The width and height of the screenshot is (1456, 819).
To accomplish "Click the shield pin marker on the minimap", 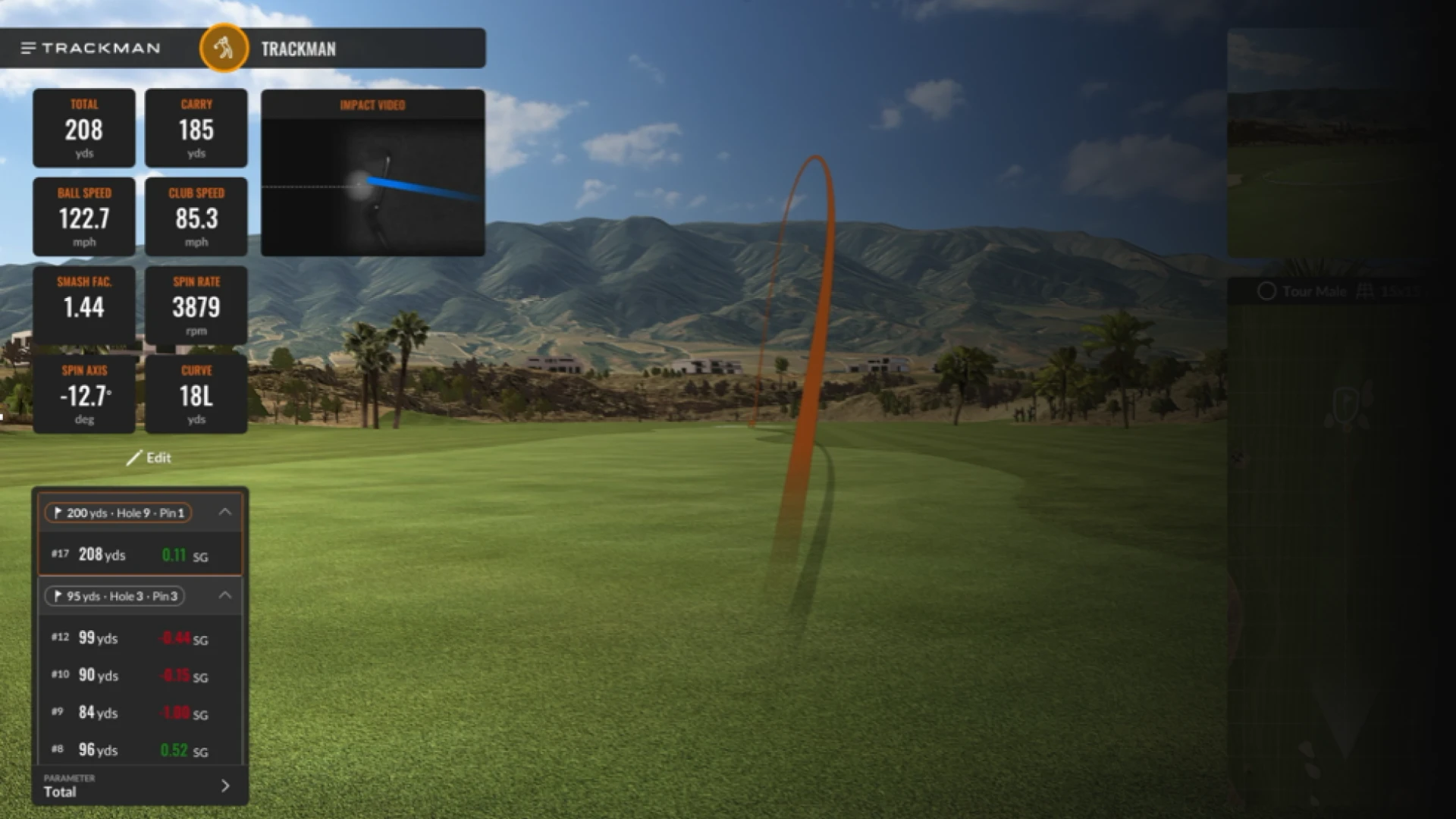I will (1346, 404).
